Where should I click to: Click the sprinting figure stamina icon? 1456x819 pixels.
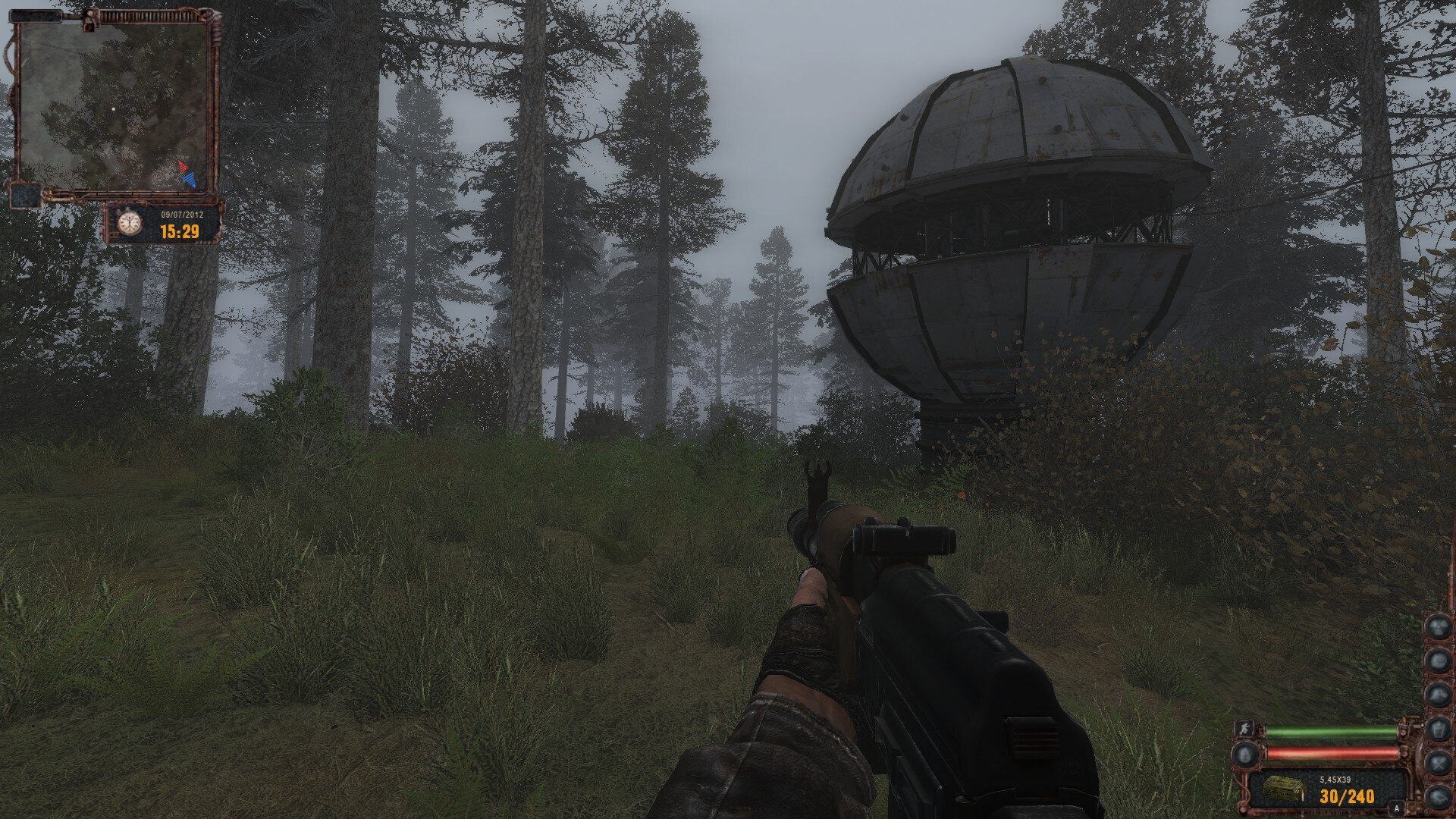(1244, 729)
